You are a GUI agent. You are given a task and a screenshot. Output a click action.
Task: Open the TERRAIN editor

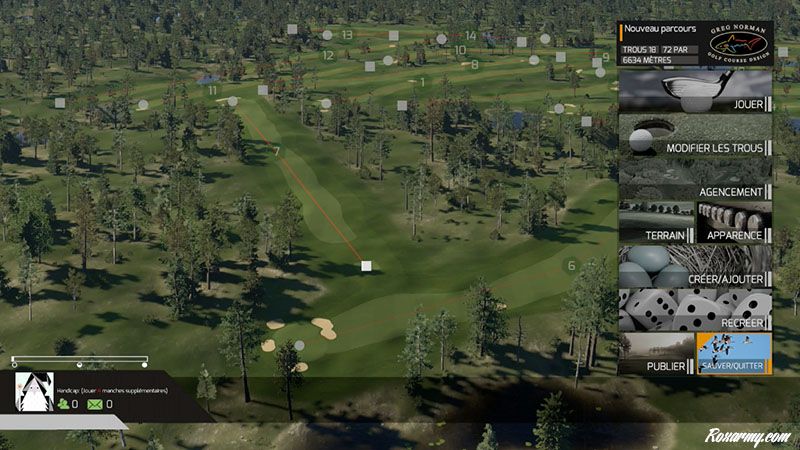click(656, 222)
